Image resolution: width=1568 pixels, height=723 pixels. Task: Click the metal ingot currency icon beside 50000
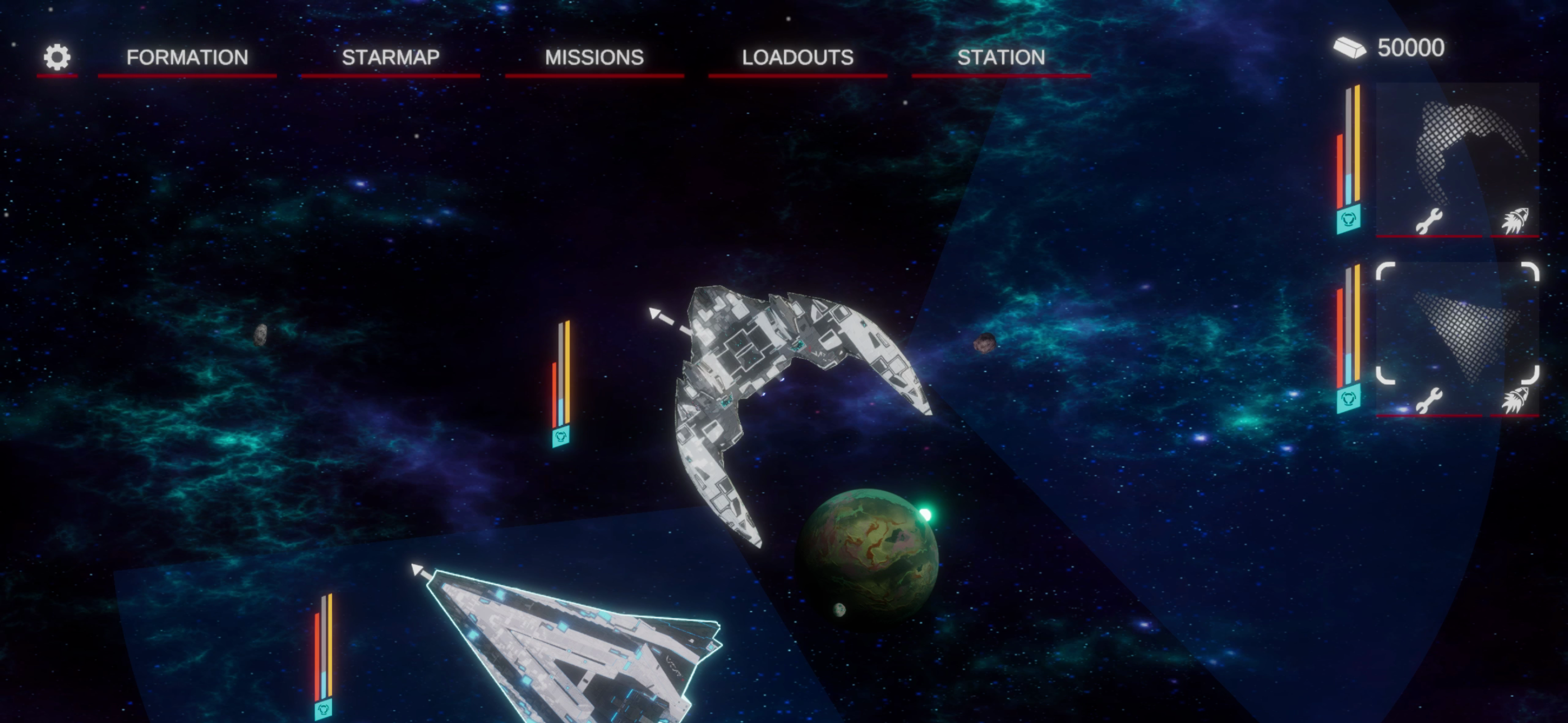1349,48
